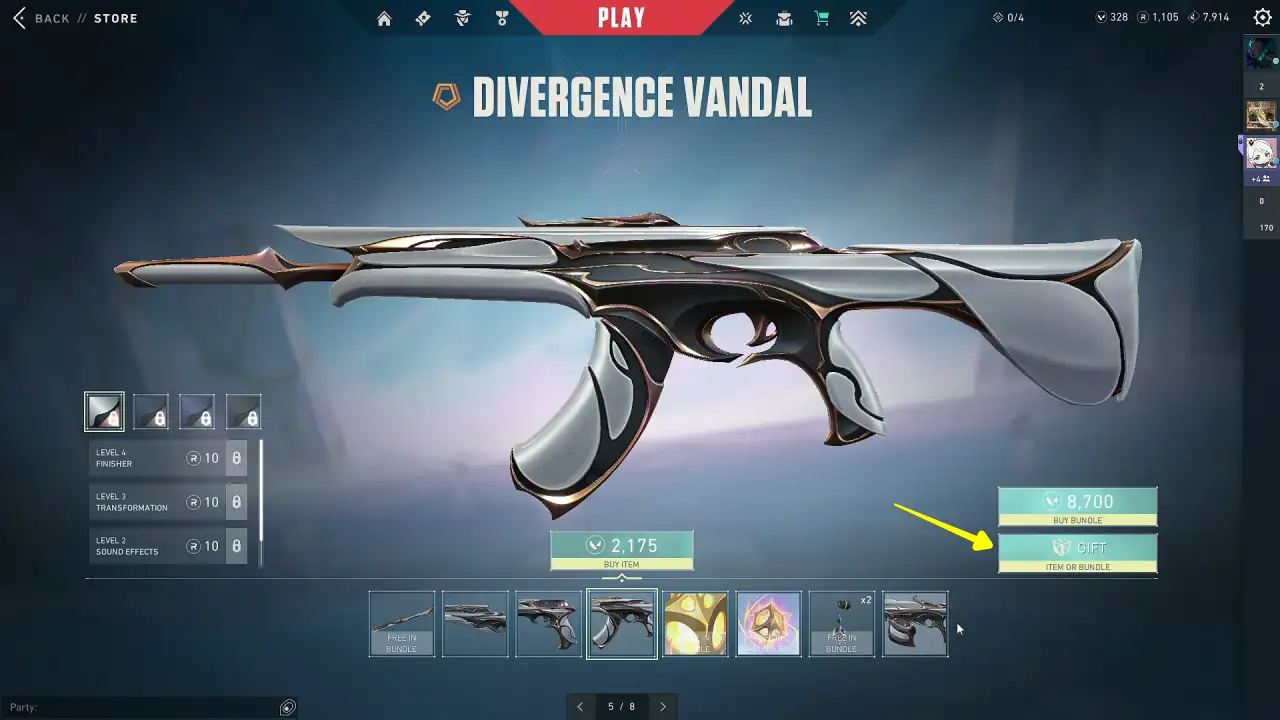
Task: Click the esports VCT icon
Action: click(x=745, y=18)
